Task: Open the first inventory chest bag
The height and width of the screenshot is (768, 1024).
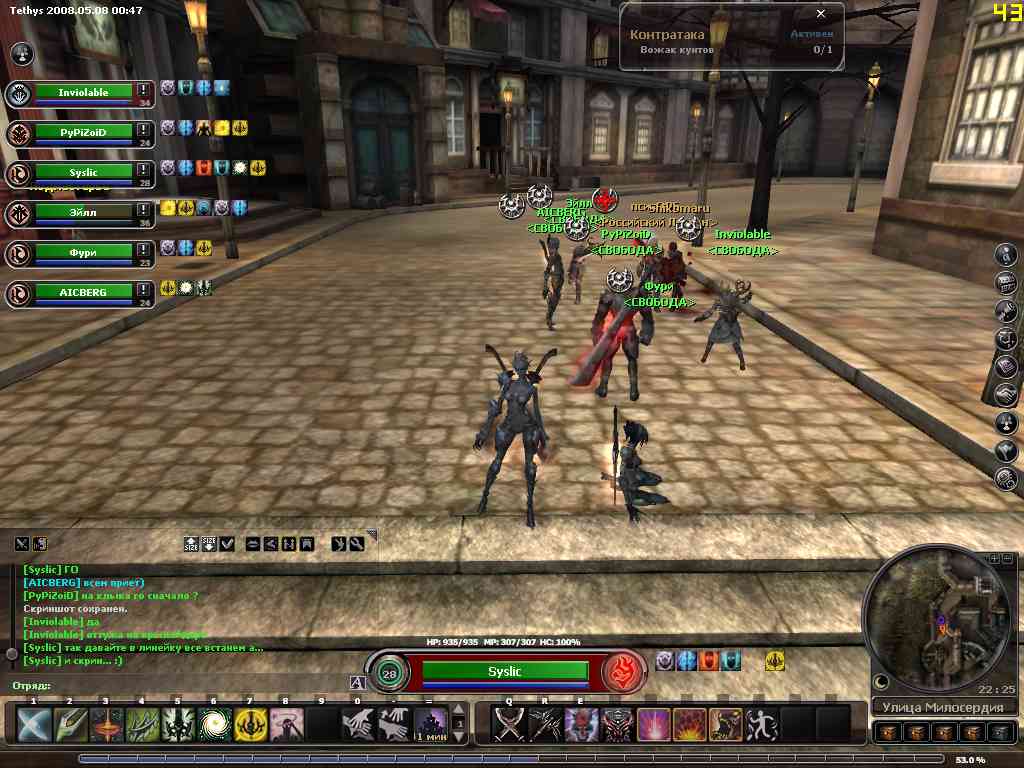Action: 887,733
